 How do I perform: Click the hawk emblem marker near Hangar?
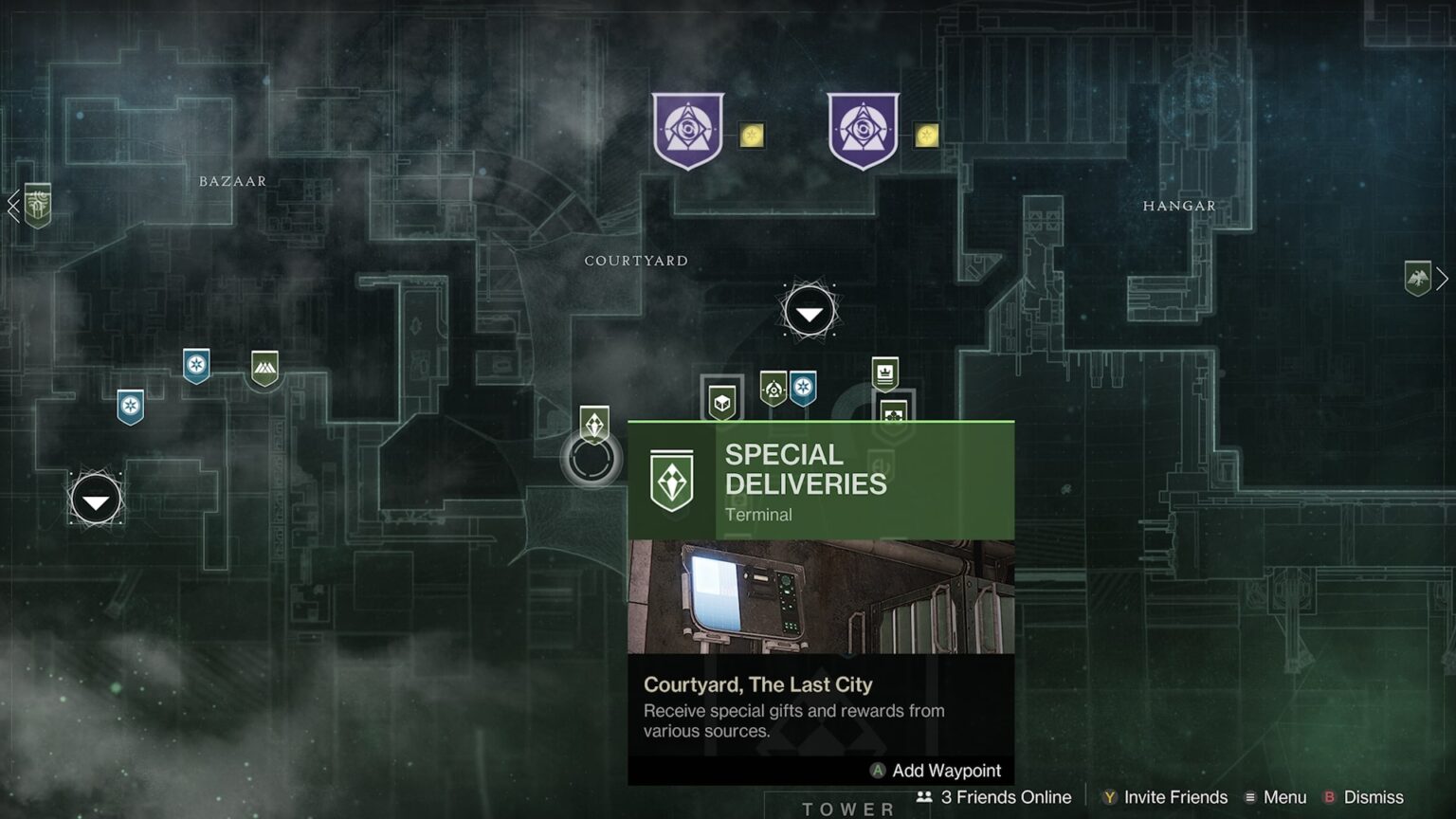pyautogui.click(x=1417, y=278)
